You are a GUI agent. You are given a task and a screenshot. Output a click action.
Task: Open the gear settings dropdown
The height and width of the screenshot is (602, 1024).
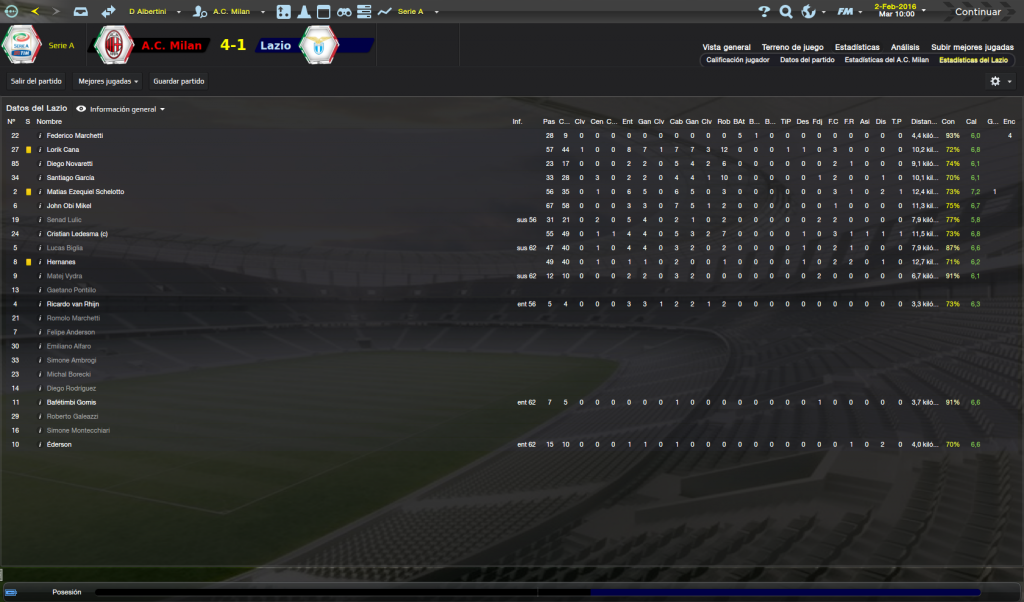[x=998, y=81]
